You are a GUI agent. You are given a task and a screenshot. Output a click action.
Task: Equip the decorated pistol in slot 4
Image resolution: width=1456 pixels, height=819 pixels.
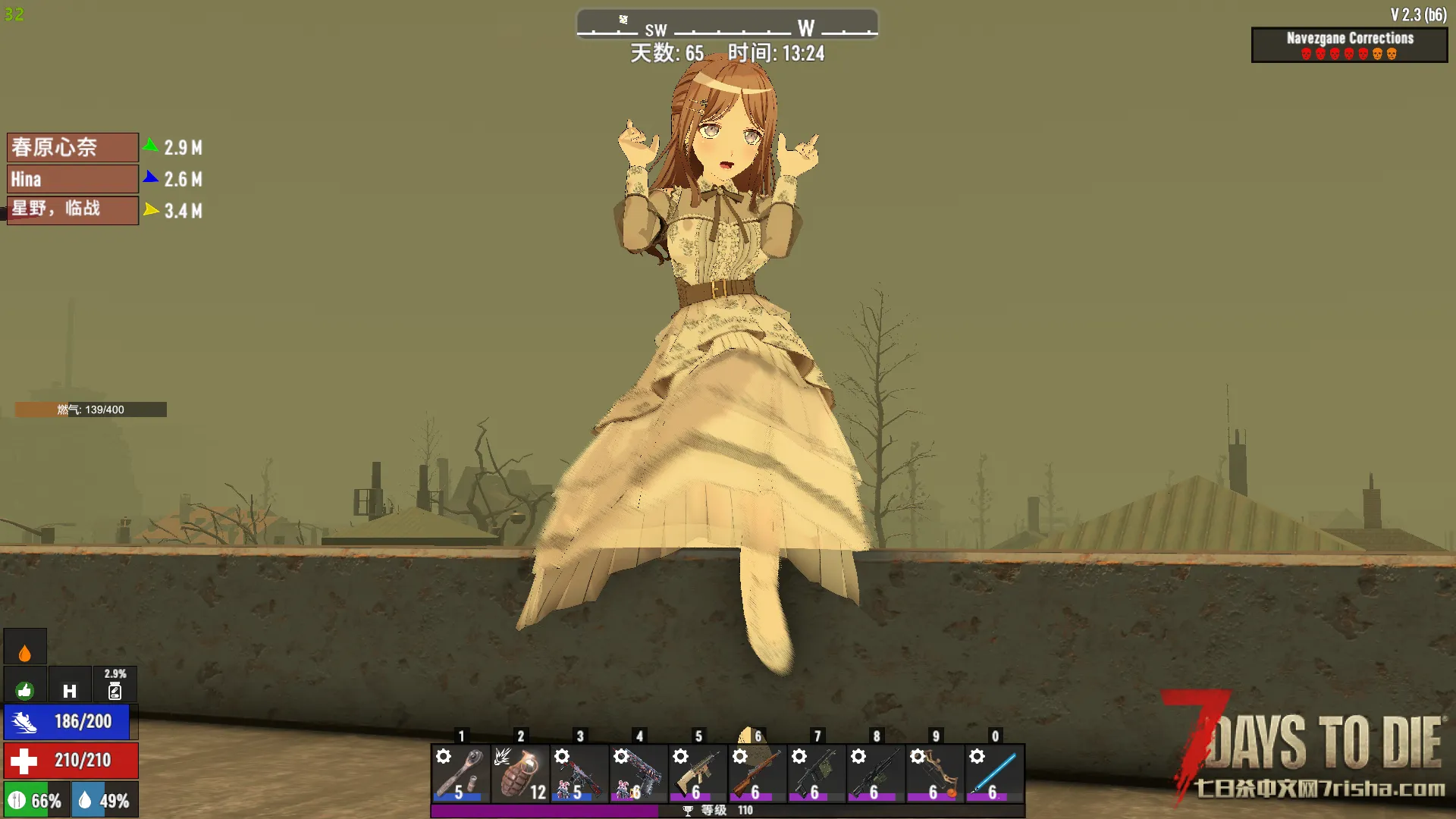(x=639, y=773)
